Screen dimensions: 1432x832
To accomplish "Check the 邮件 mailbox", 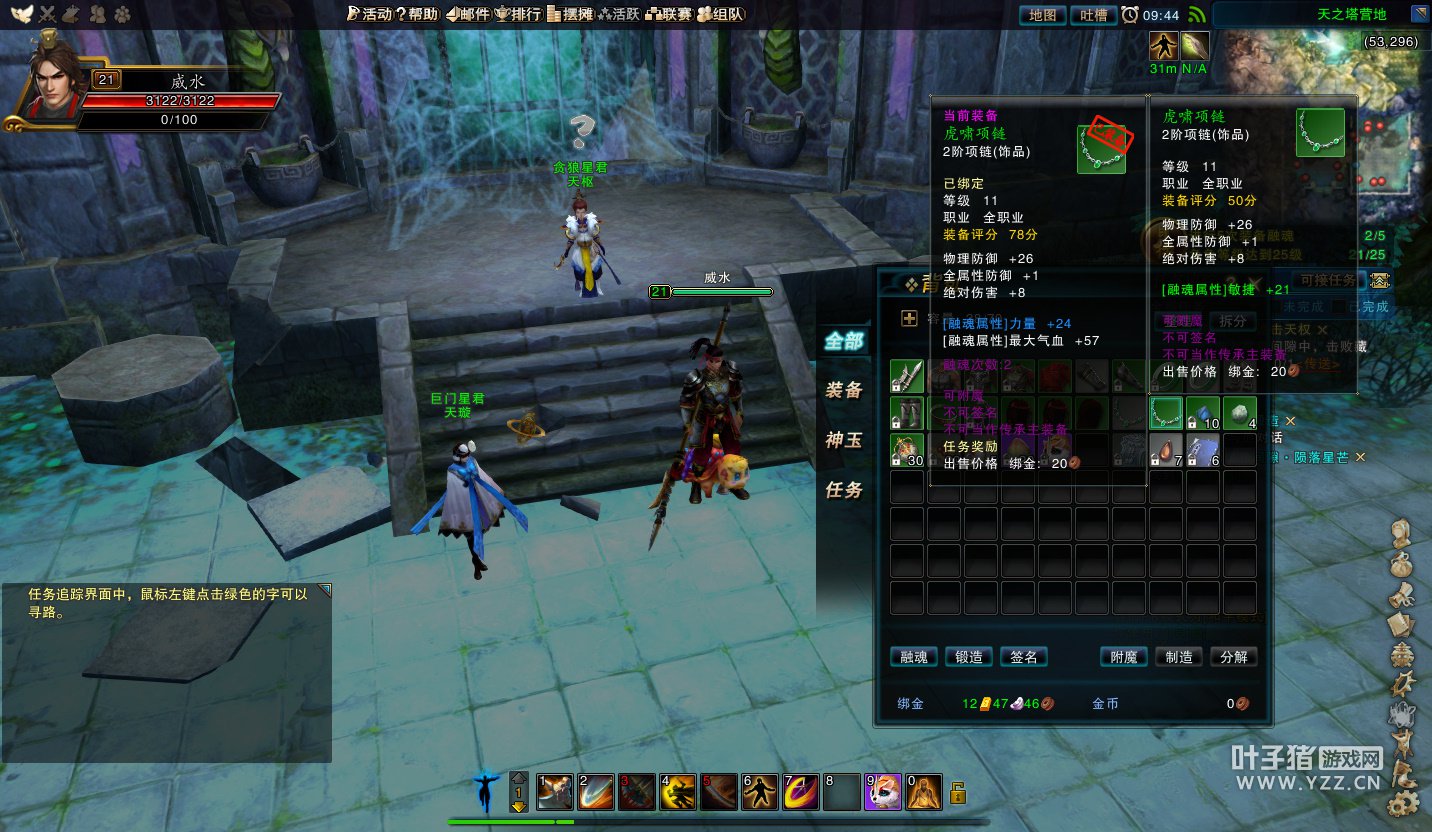I will pos(468,14).
